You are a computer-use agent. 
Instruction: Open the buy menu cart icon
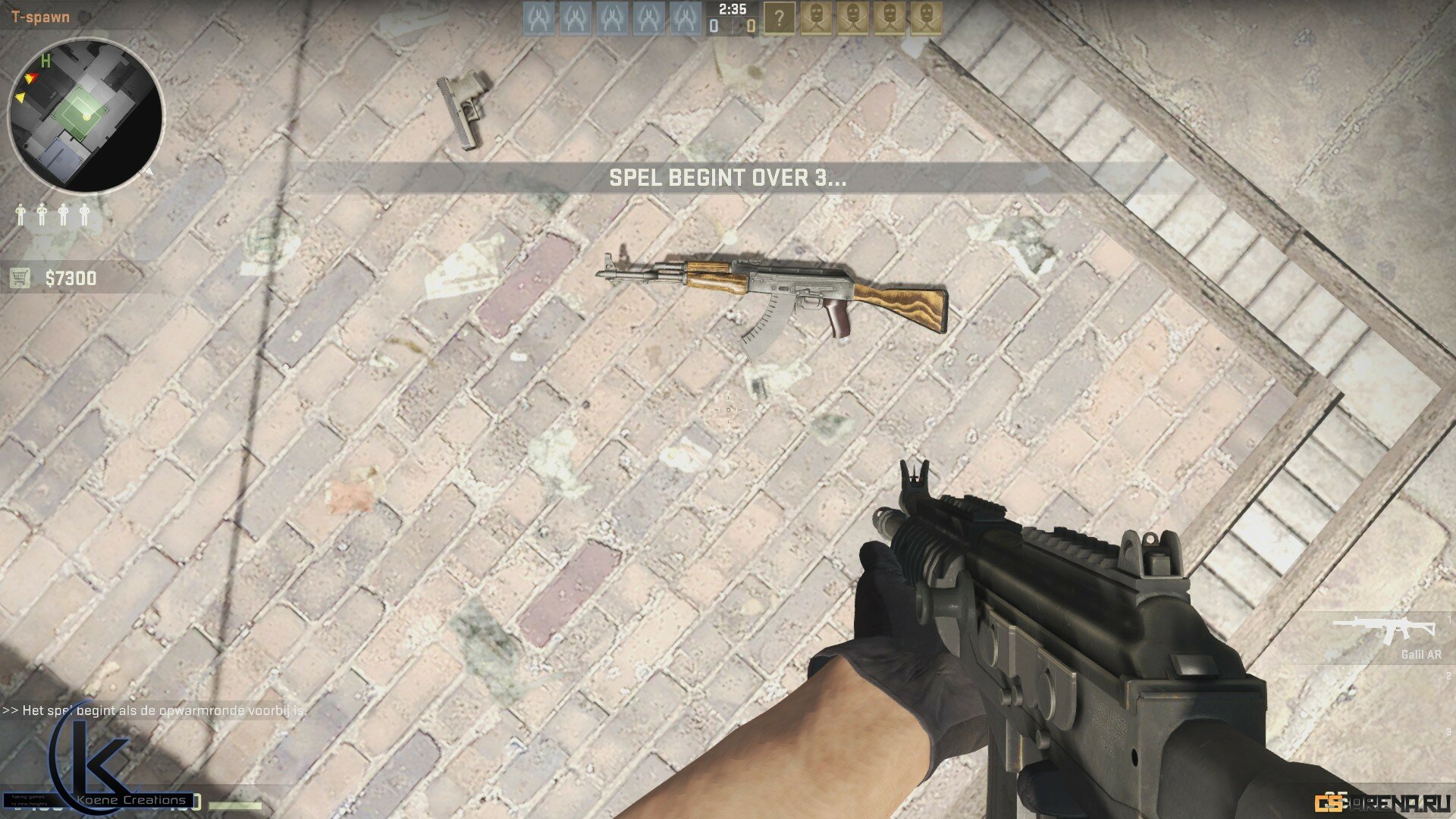[20, 278]
